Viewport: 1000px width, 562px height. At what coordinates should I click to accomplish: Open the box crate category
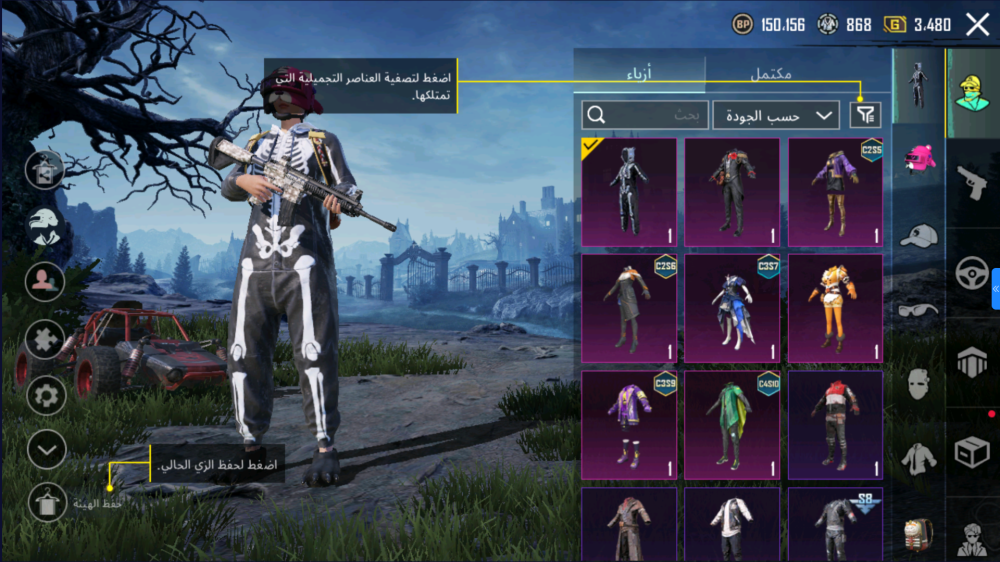971,452
